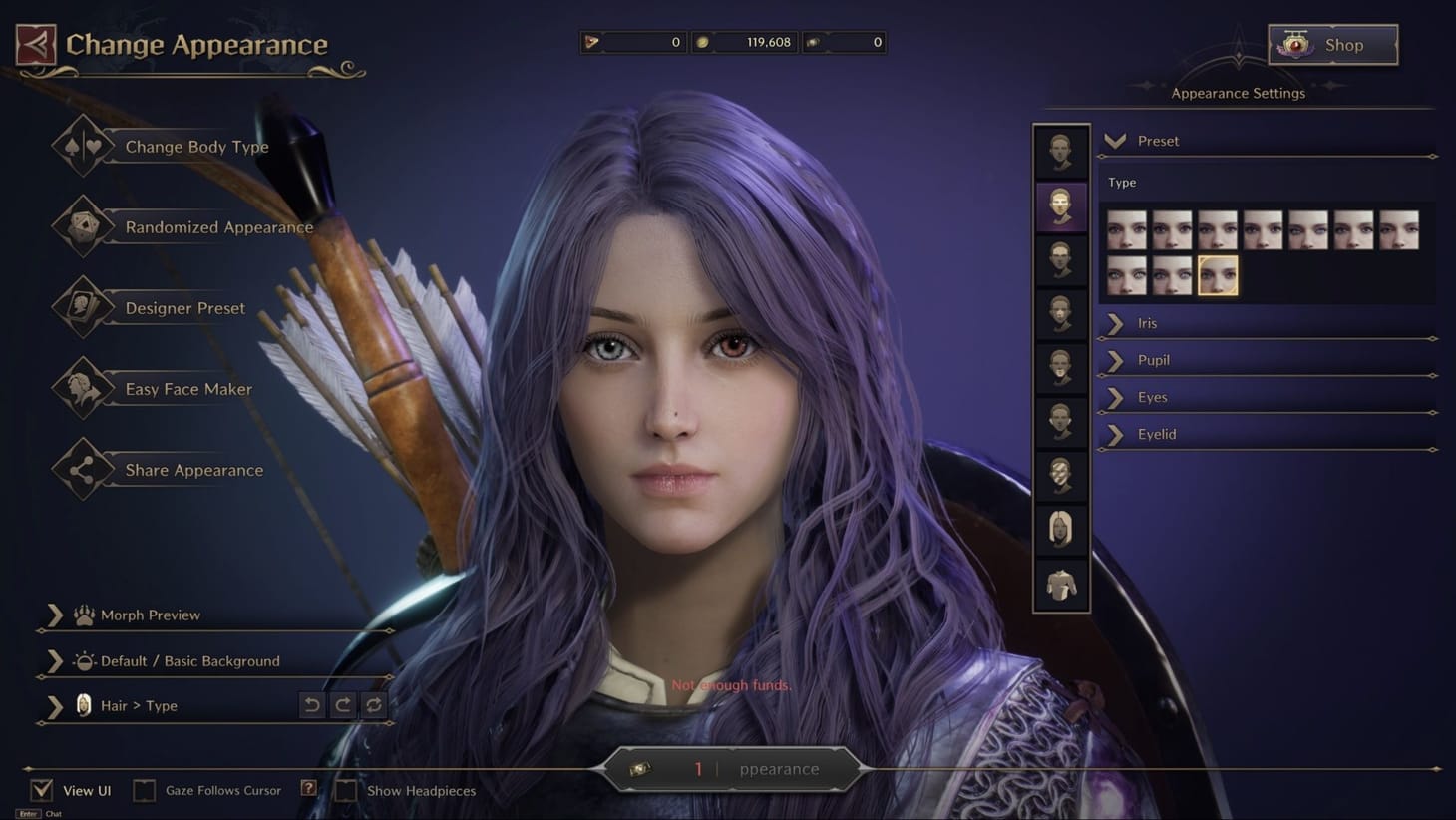The height and width of the screenshot is (820, 1456).
Task: Open the Designer Preset menu
Action: (x=183, y=308)
